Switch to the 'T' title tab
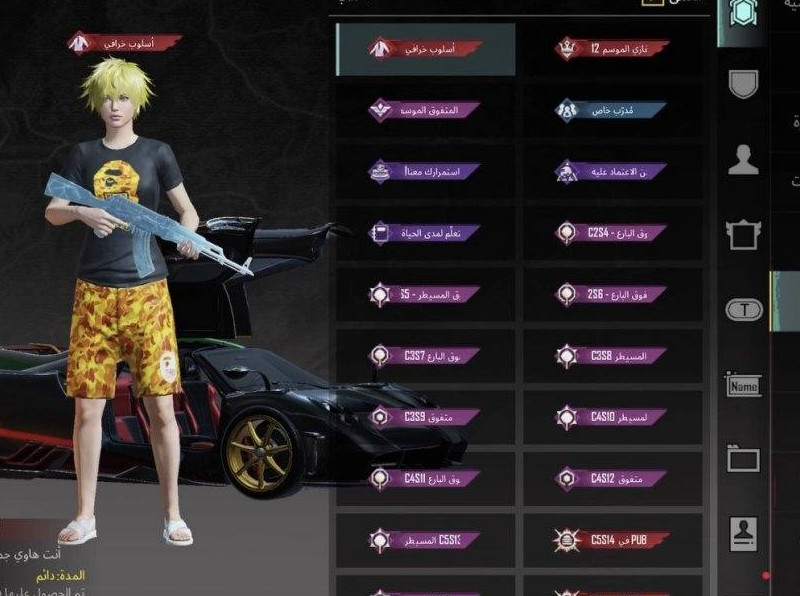This screenshot has height=596, width=800. (743, 310)
